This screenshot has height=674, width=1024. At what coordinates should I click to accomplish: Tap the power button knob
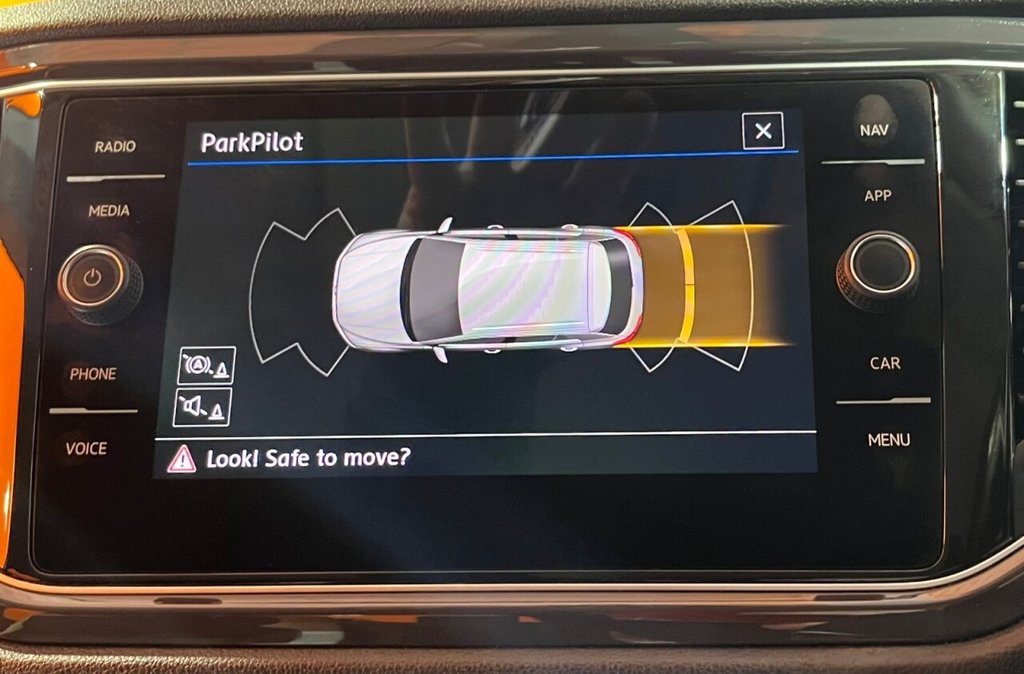93,279
